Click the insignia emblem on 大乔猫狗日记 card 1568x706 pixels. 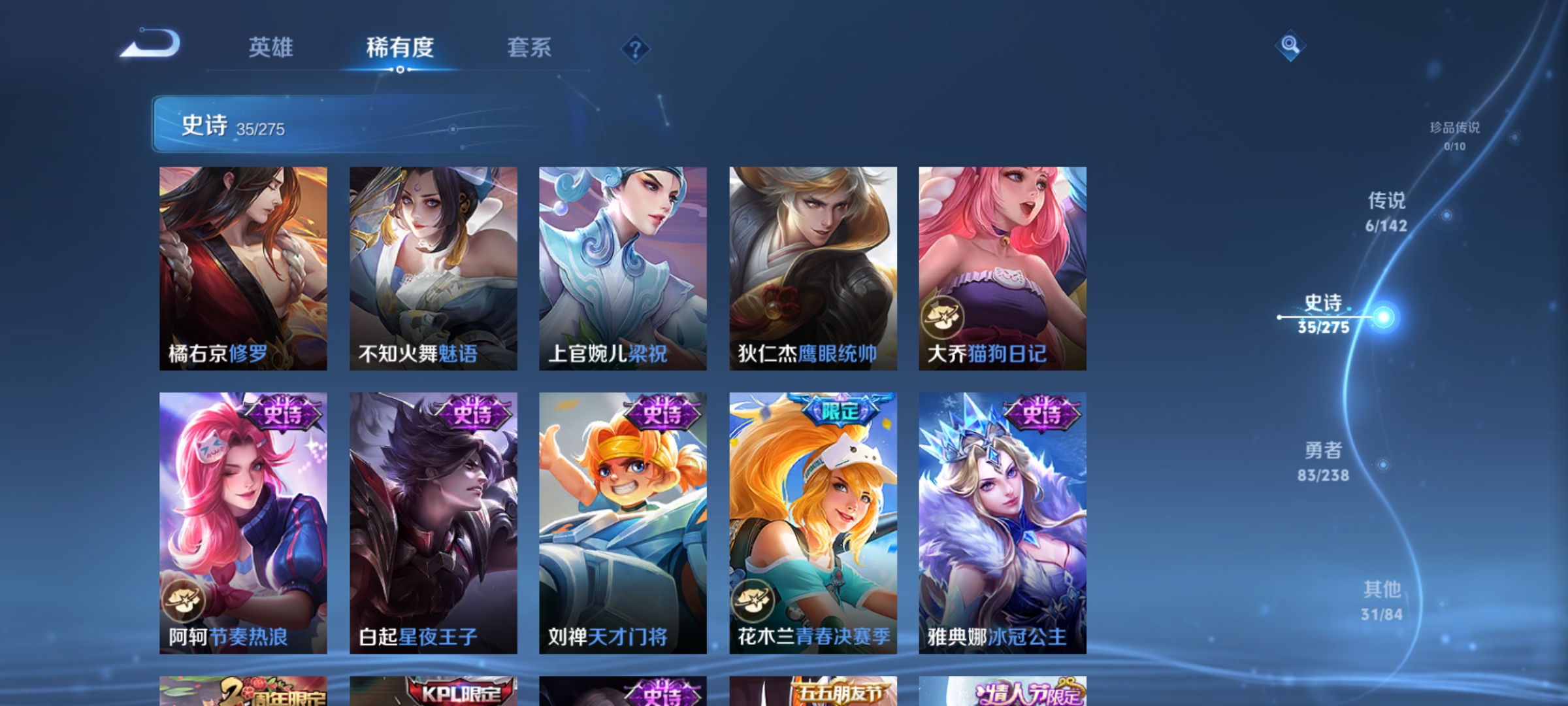coord(943,314)
